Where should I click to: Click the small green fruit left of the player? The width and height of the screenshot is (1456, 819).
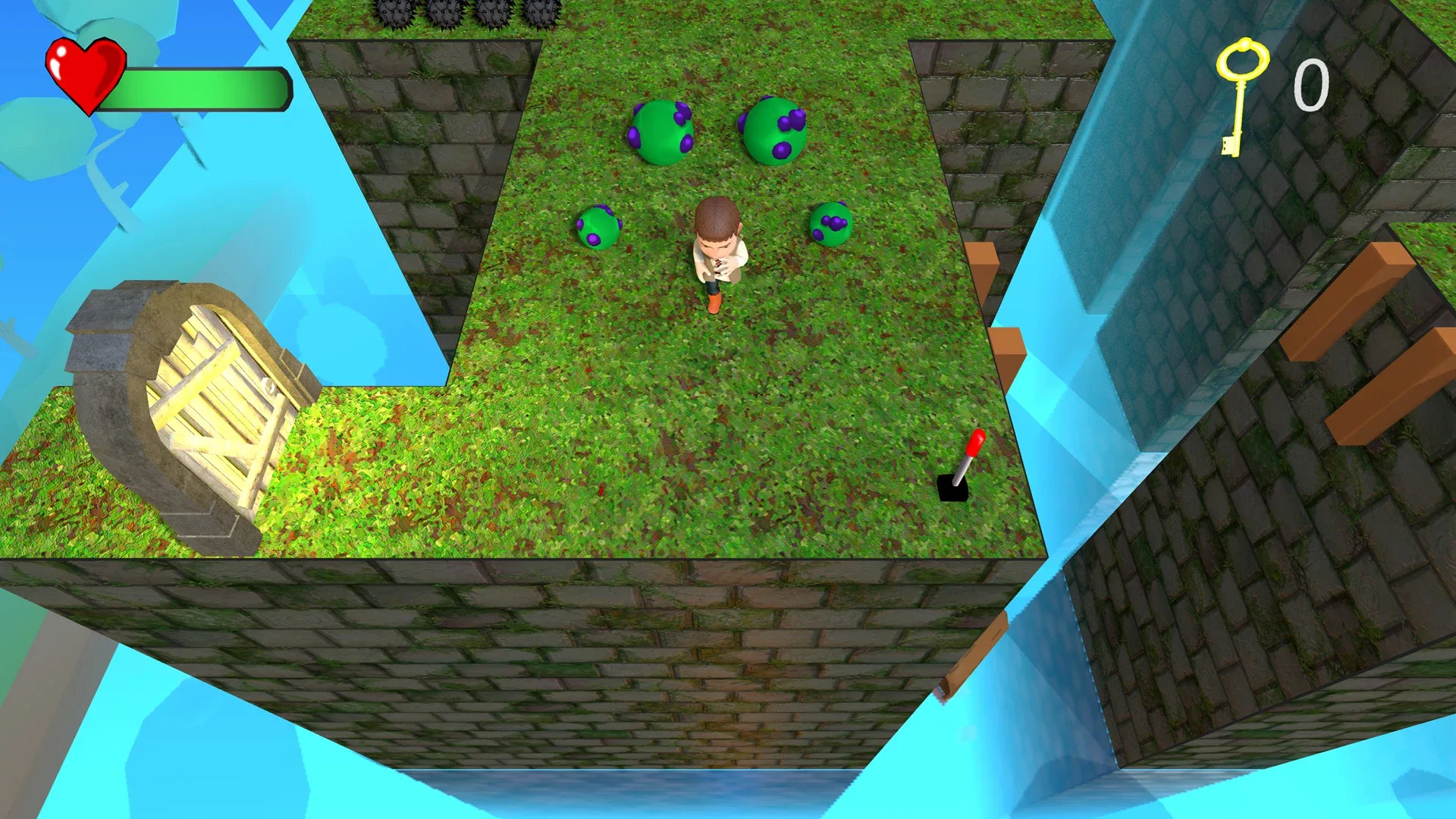(598, 226)
